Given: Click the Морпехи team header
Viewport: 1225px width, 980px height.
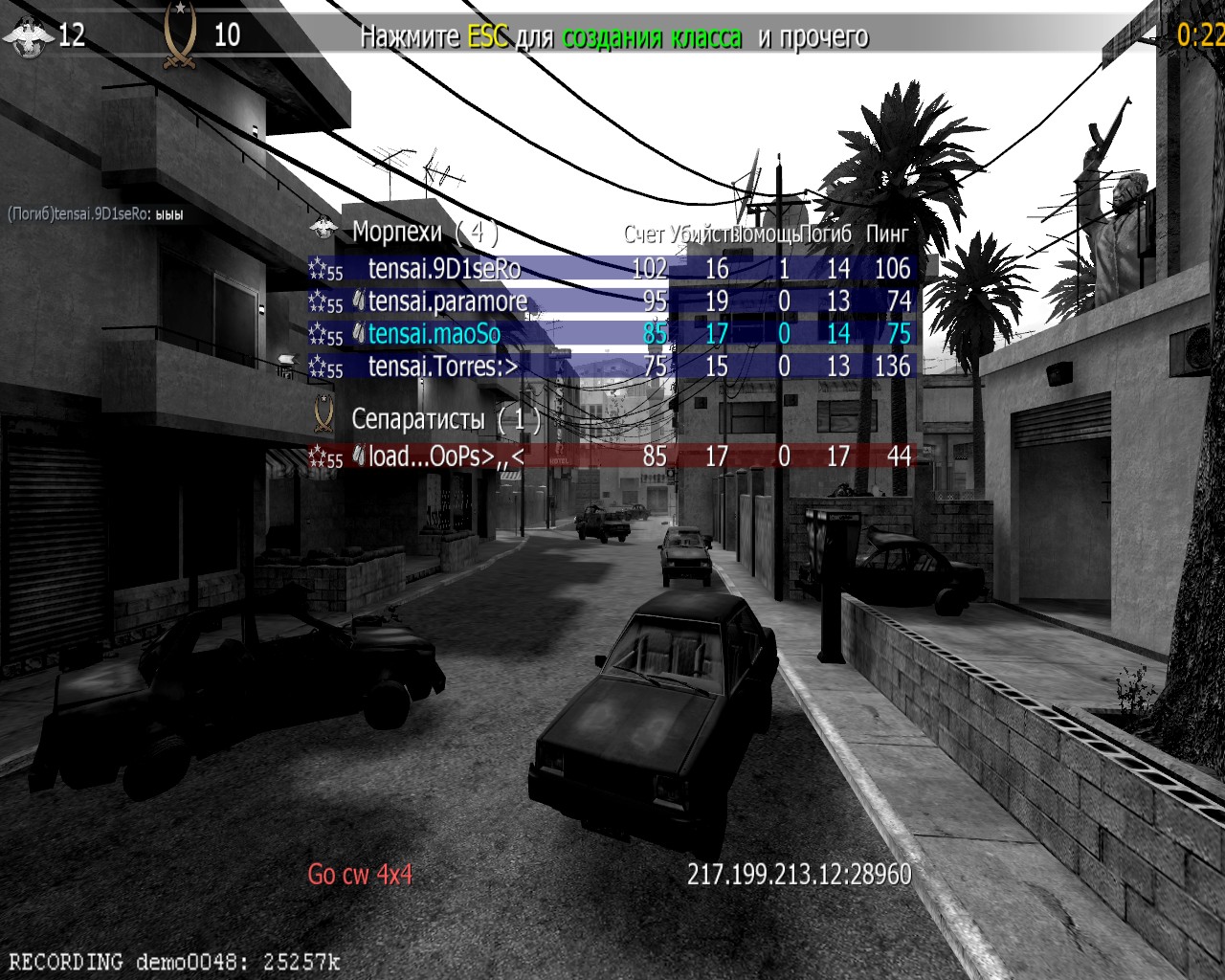Looking at the screenshot, I should 397,232.
